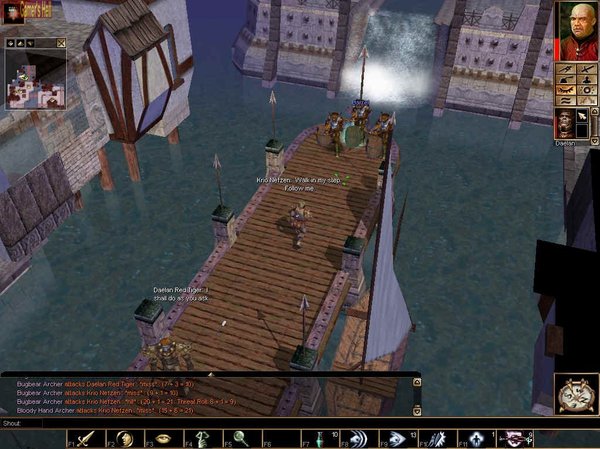Close the minimap window
This screenshot has height=449, width=600.
click(61, 42)
